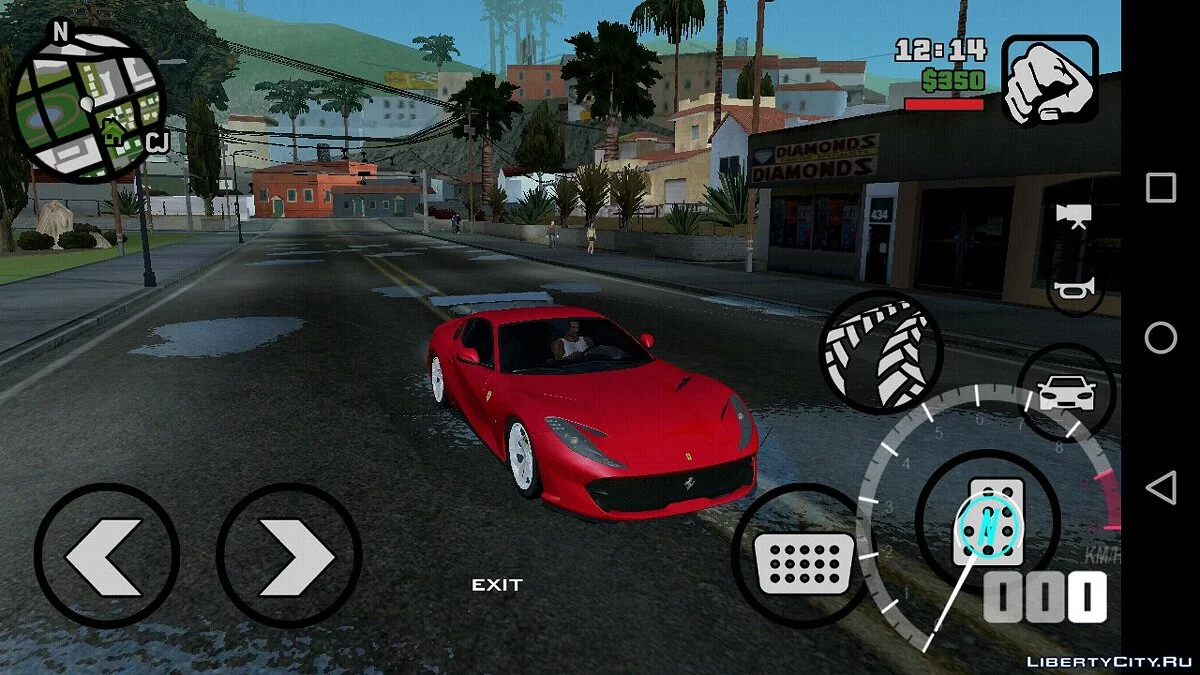Select the fist weapon icon
The width and height of the screenshot is (1200, 675).
(x=1050, y=80)
